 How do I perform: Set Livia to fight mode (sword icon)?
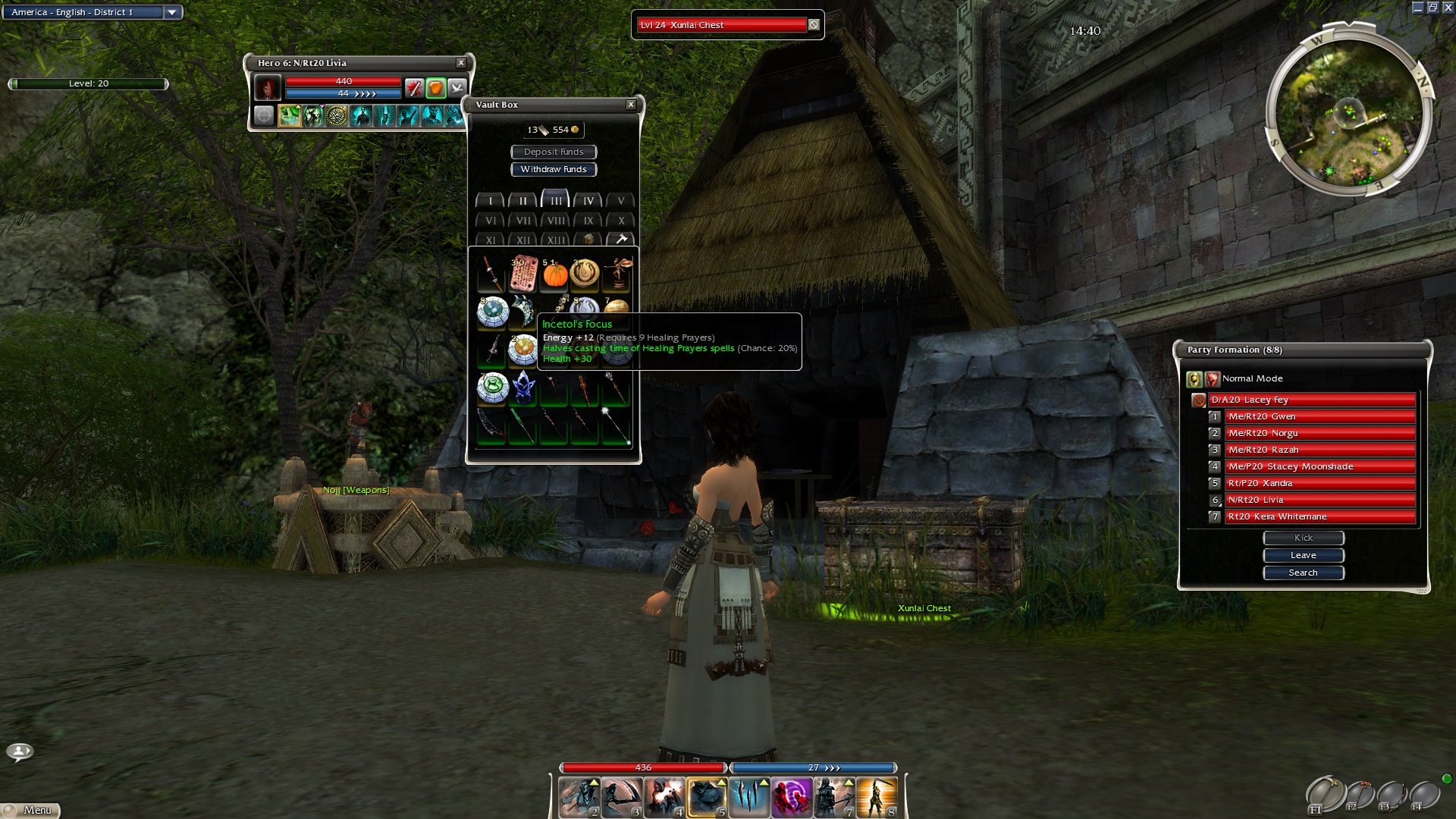point(413,89)
